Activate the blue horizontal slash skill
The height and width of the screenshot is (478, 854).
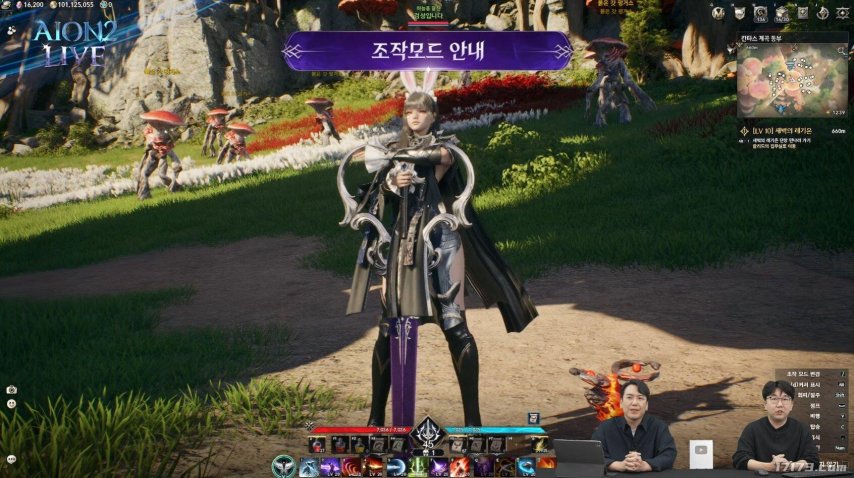(395, 466)
